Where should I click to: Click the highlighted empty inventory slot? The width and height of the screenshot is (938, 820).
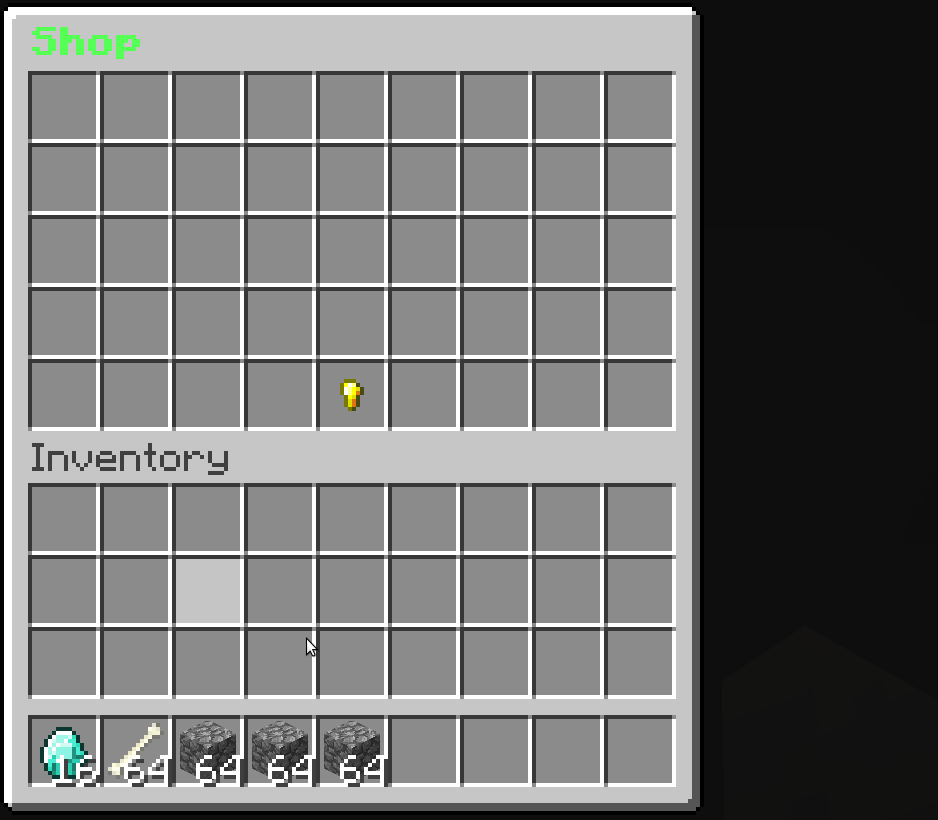[208, 591]
